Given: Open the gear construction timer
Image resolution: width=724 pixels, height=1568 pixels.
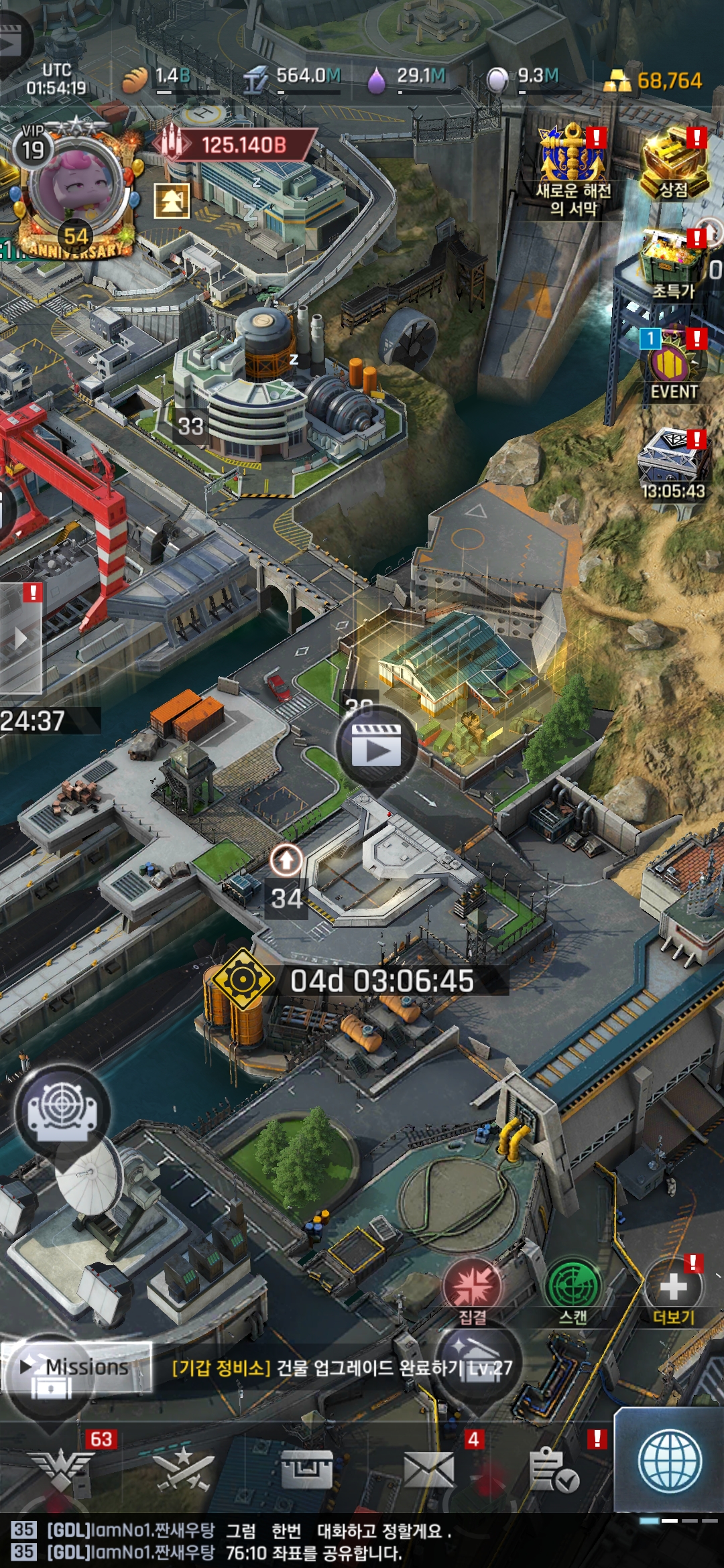Looking at the screenshot, I should (x=243, y=980).
